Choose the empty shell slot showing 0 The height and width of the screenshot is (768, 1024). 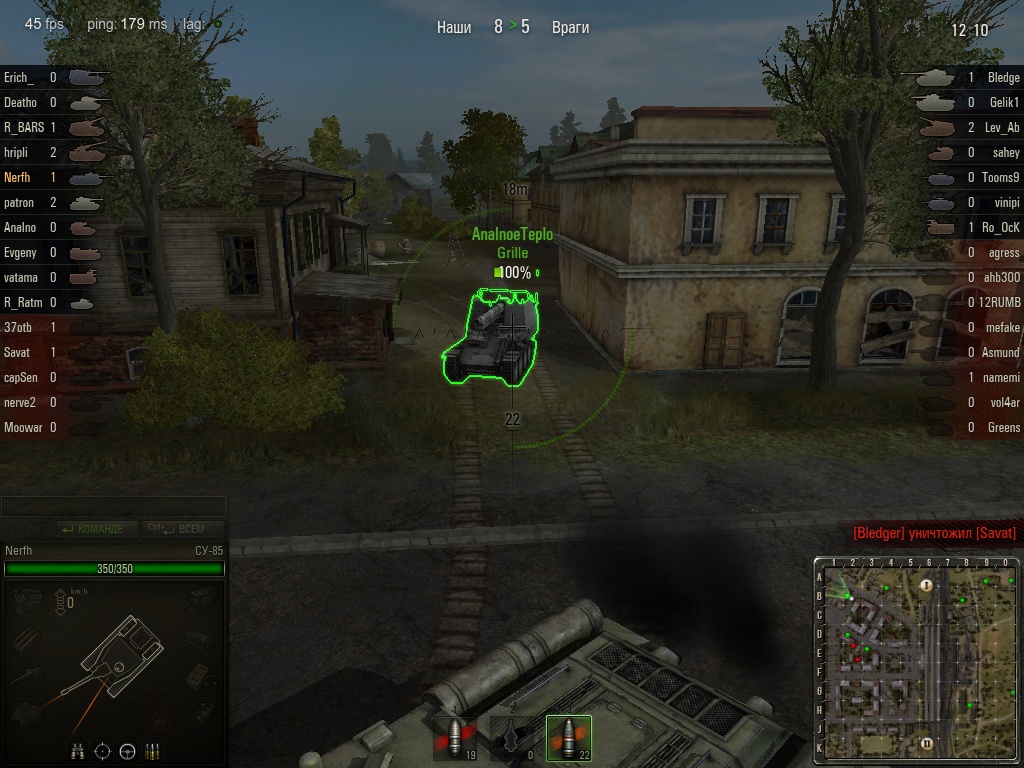pos(513,738)
